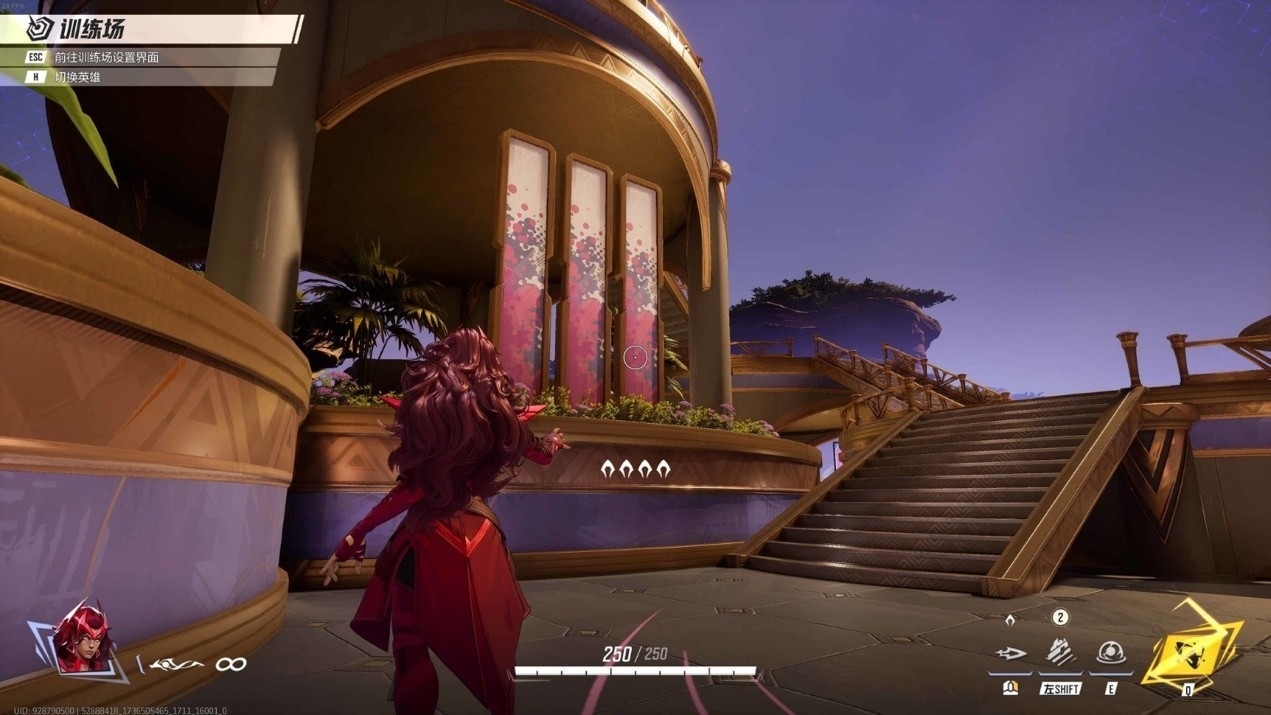Image resolution: width=1271 pixels, height=715 pixels.
Task: Activate the arrow-shaped projectile ability icon
Action: (1011, 654)
